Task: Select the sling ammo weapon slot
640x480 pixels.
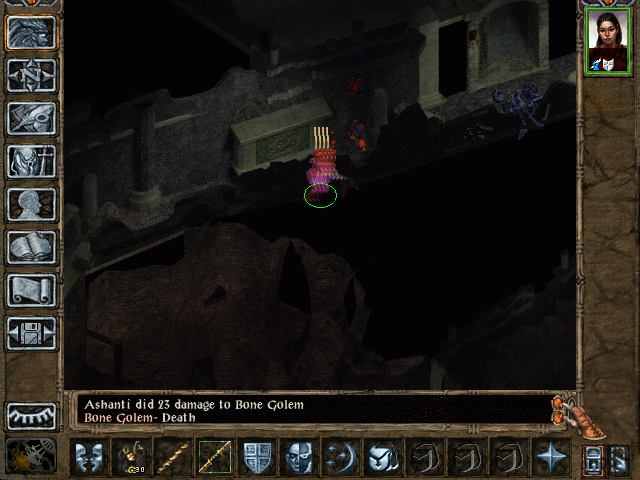Action: (x=131, y=457)
